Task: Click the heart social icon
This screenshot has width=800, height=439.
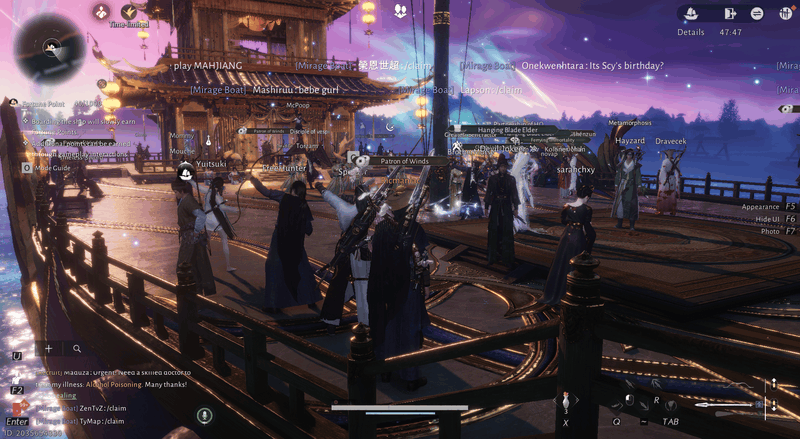Action: coord(401,11)
